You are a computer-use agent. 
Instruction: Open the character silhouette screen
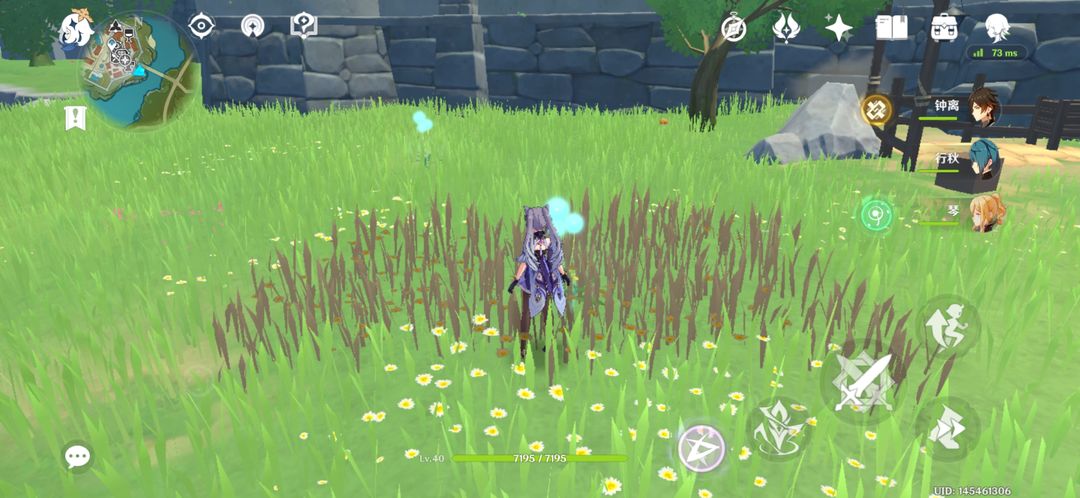click(x=997, y=27)
